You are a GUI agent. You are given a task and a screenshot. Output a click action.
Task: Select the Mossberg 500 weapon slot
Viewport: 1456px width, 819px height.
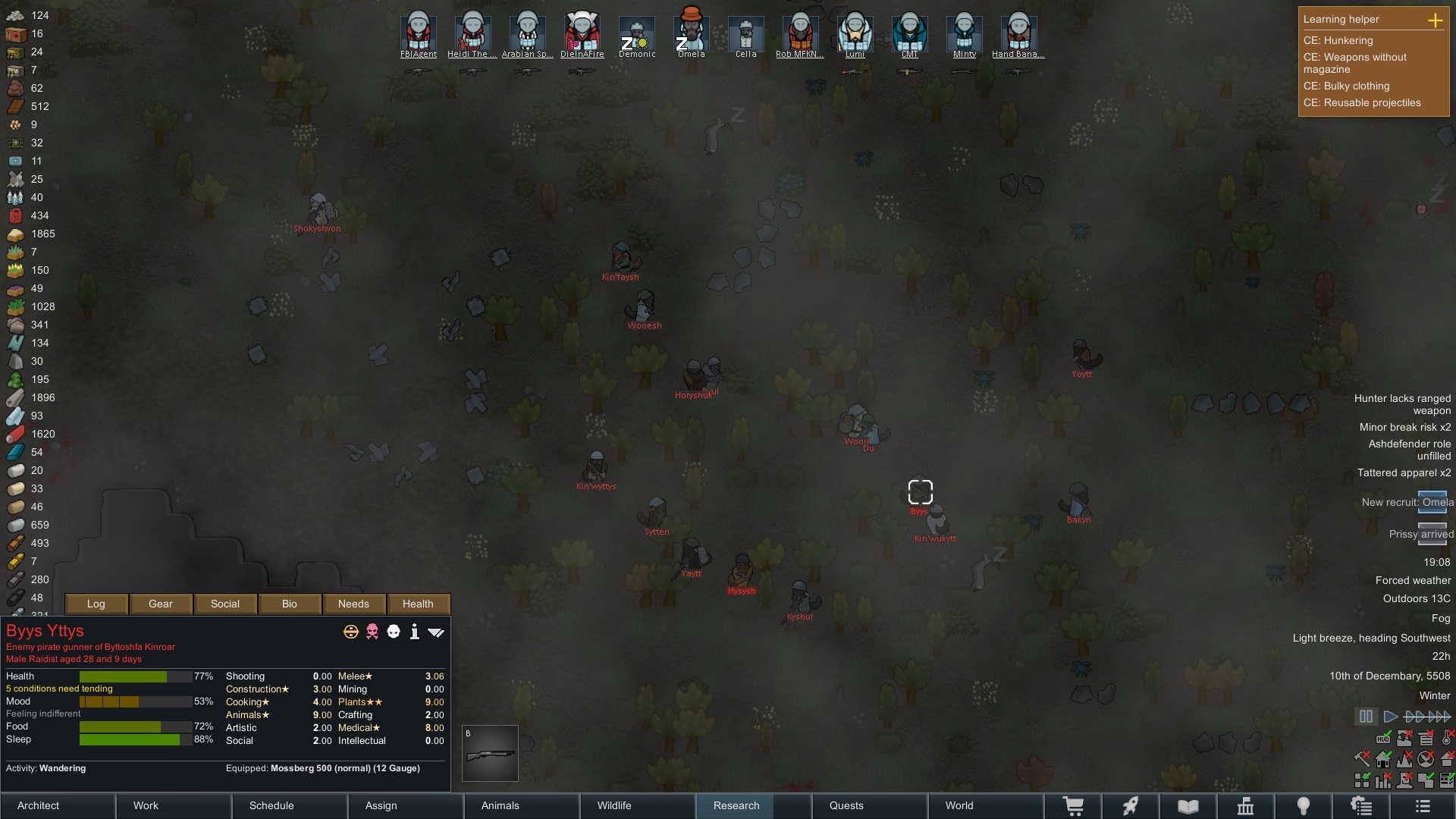[x=490, y=754]
